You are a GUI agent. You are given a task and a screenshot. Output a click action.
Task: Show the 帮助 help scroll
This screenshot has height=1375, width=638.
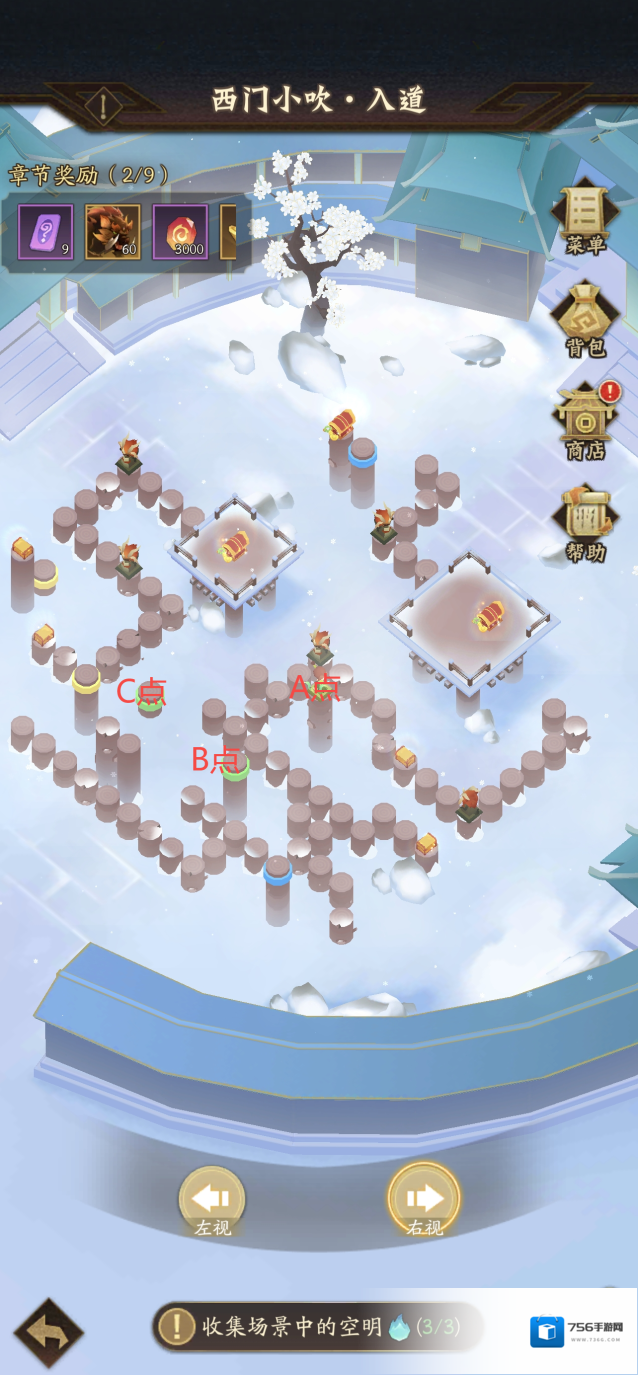click(x=585, y=522)
